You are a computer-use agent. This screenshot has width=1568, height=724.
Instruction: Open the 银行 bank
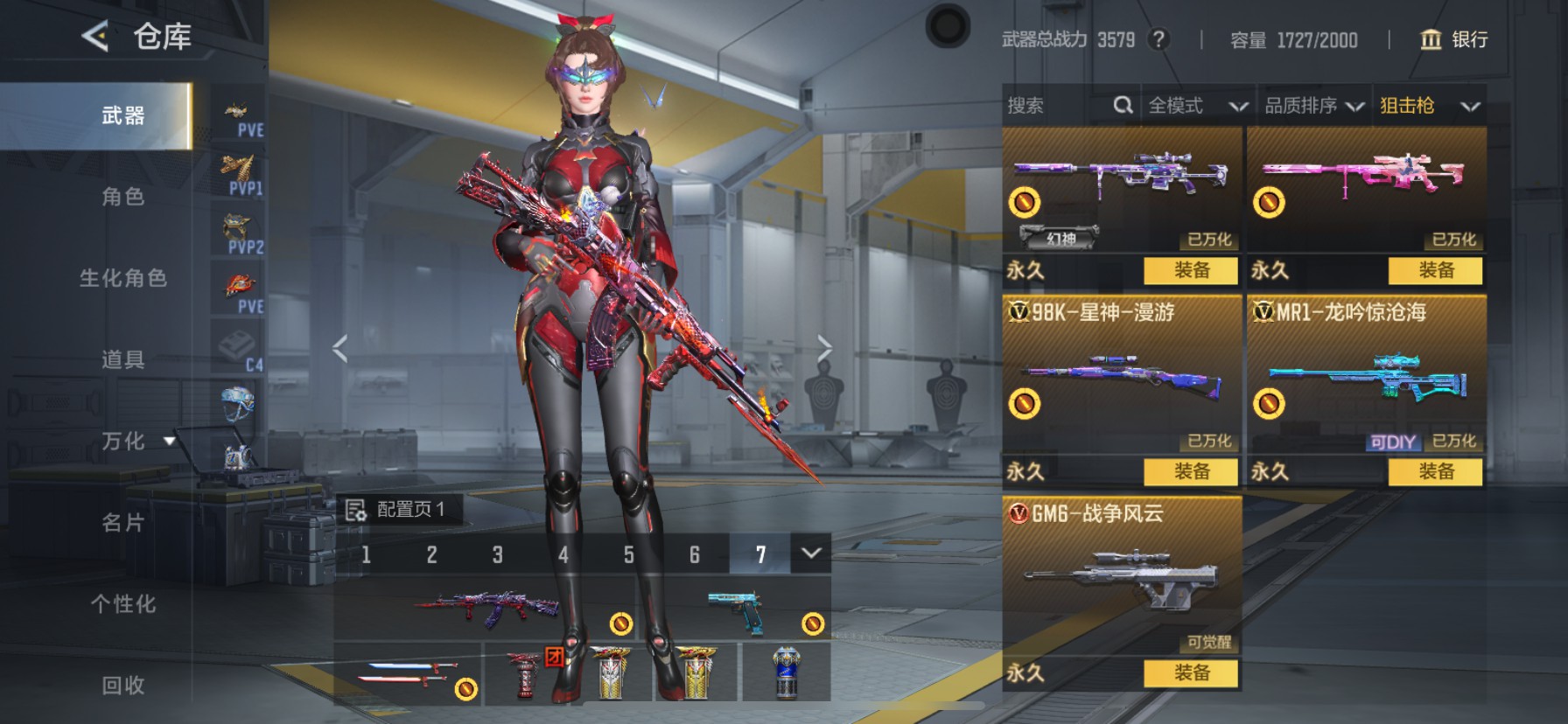point(1453,39)
